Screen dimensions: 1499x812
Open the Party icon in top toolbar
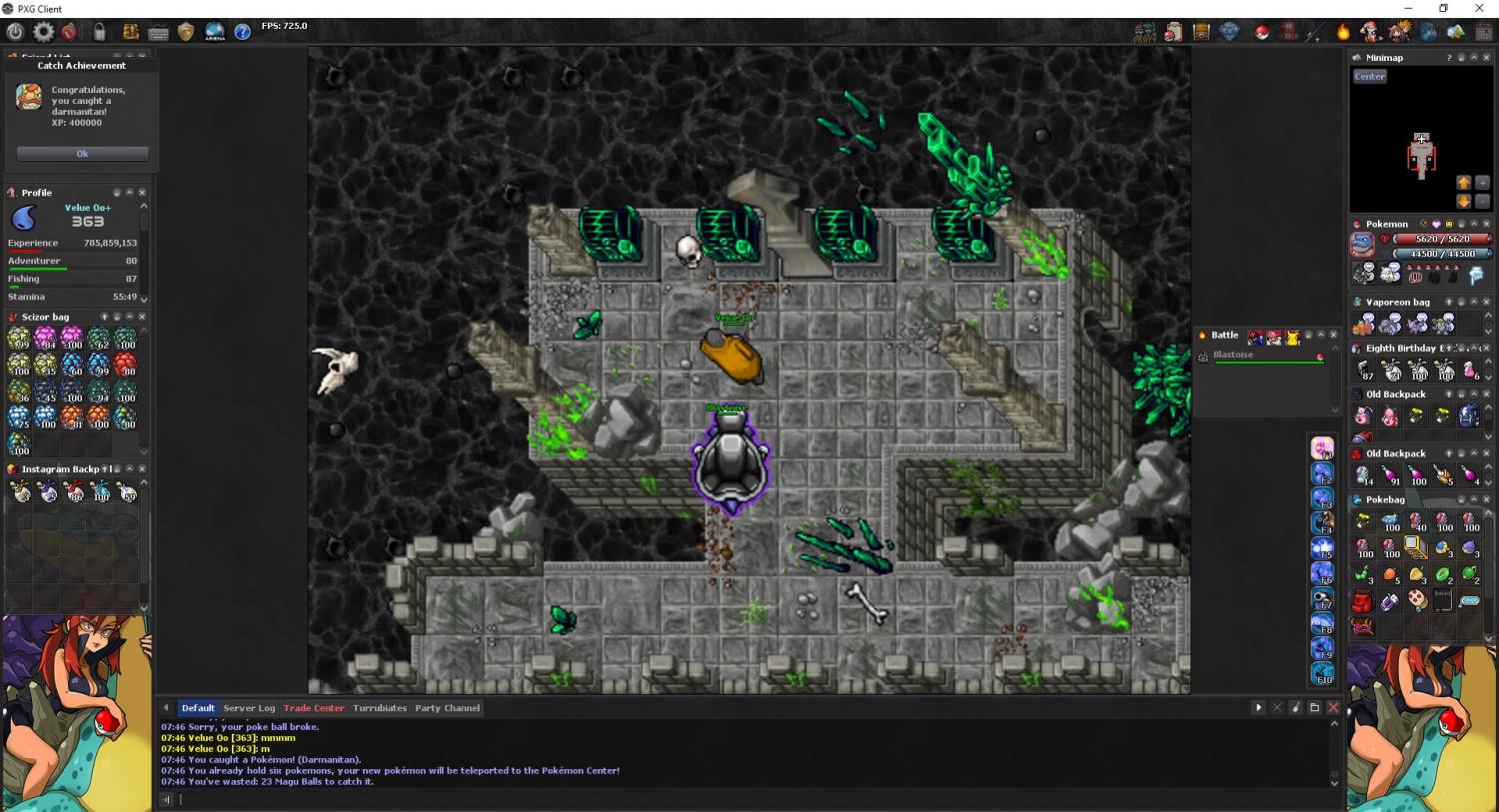pyautogui.click(x=1145, y=33)
